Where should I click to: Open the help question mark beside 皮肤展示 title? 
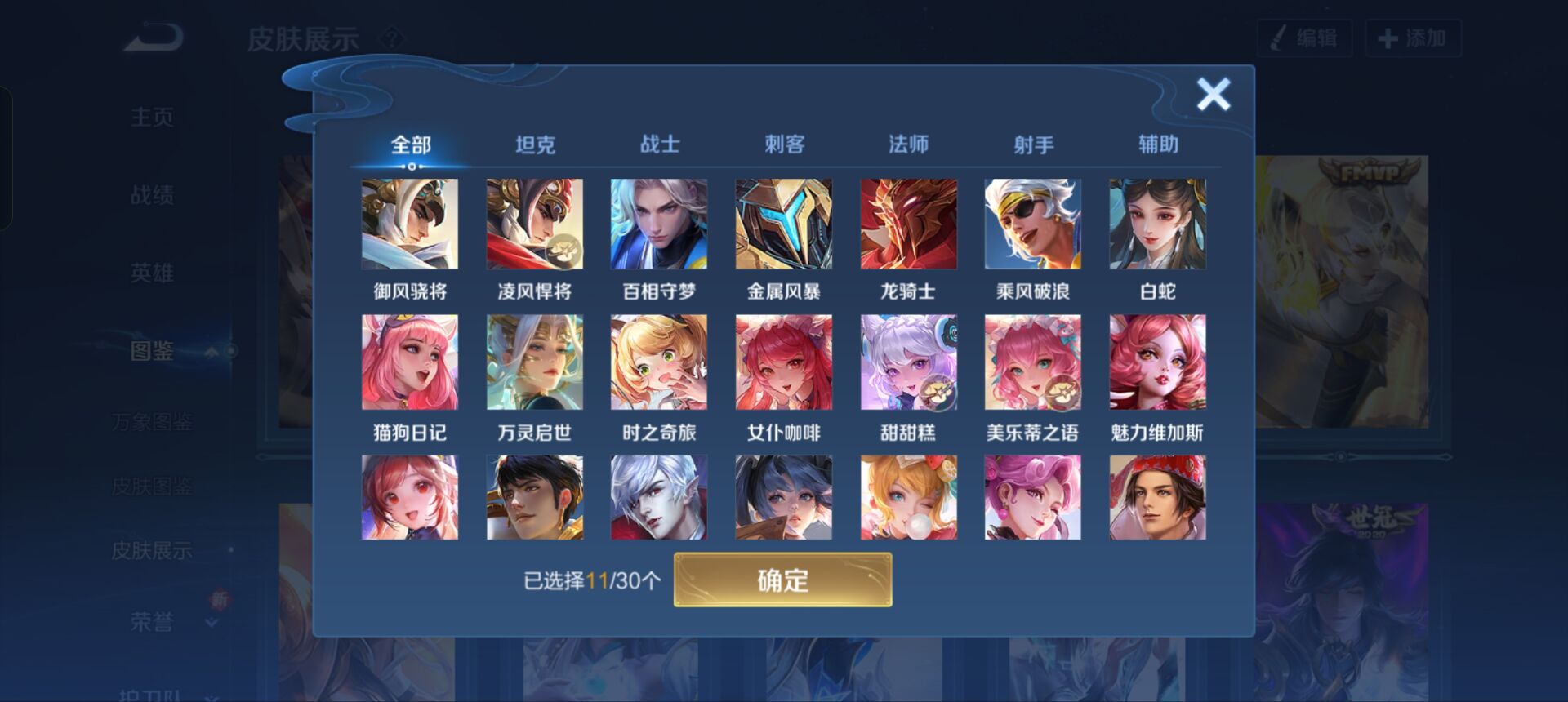(393, 36)
